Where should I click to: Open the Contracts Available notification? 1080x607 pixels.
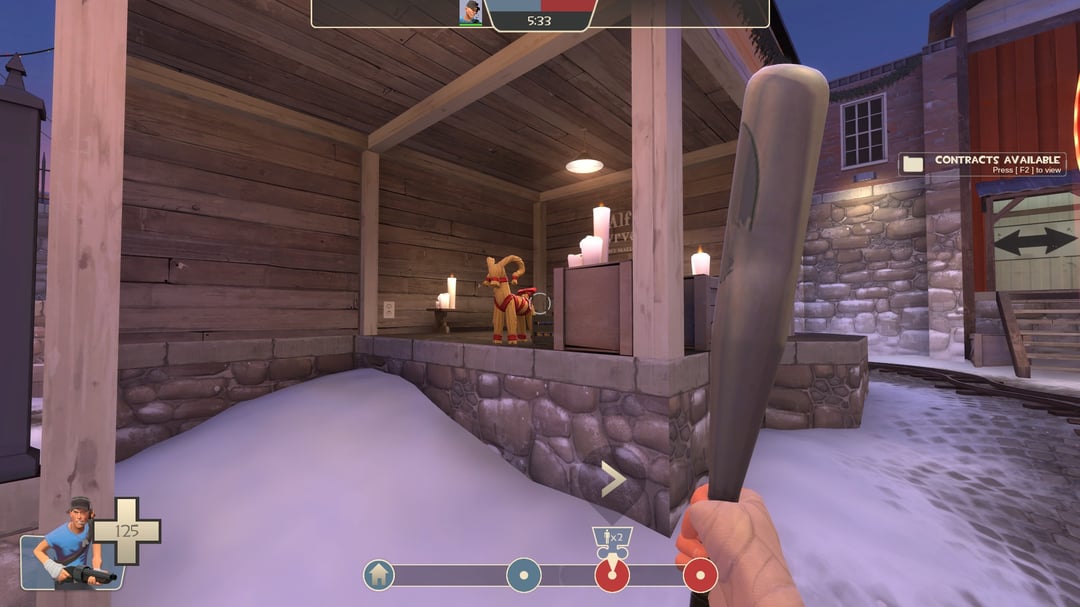tap(981, 164)
